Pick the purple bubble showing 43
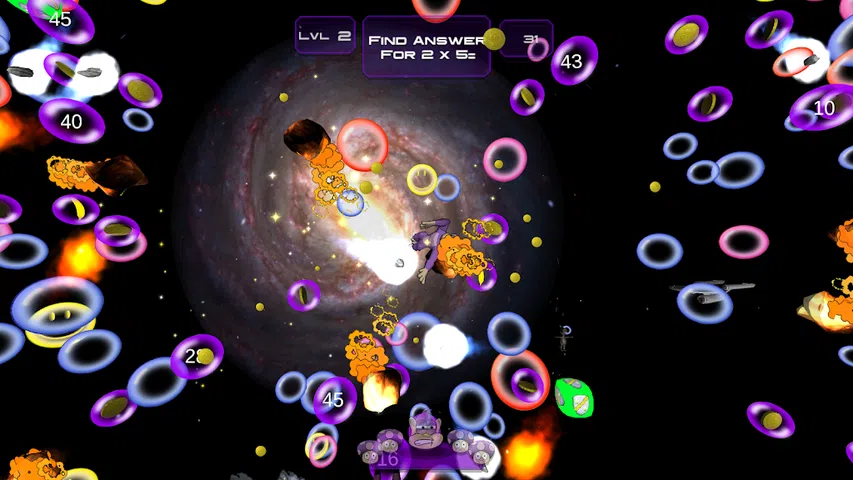This screenshot has height=480, width=853. point(573,61)
